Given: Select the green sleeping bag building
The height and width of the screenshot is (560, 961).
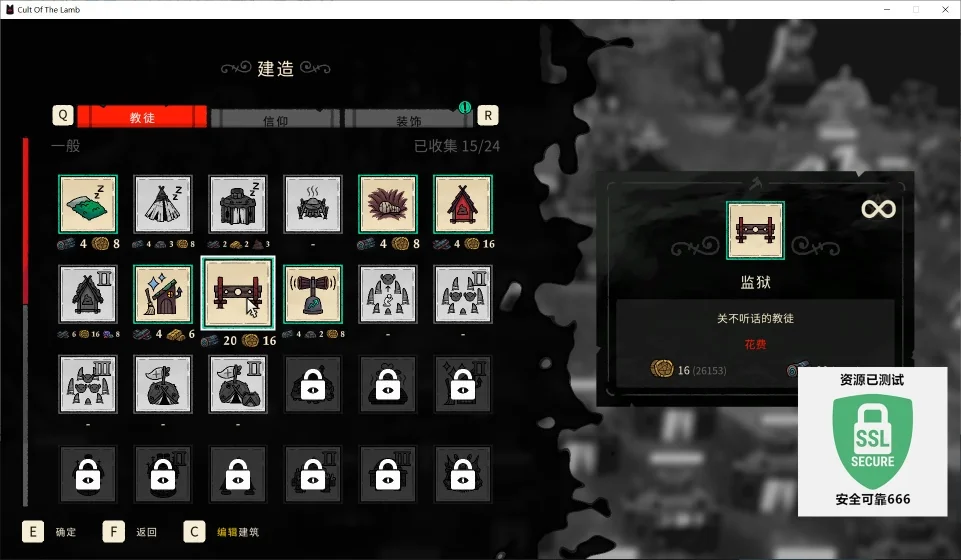Looking at the screenshot, I should coord(88,204).
